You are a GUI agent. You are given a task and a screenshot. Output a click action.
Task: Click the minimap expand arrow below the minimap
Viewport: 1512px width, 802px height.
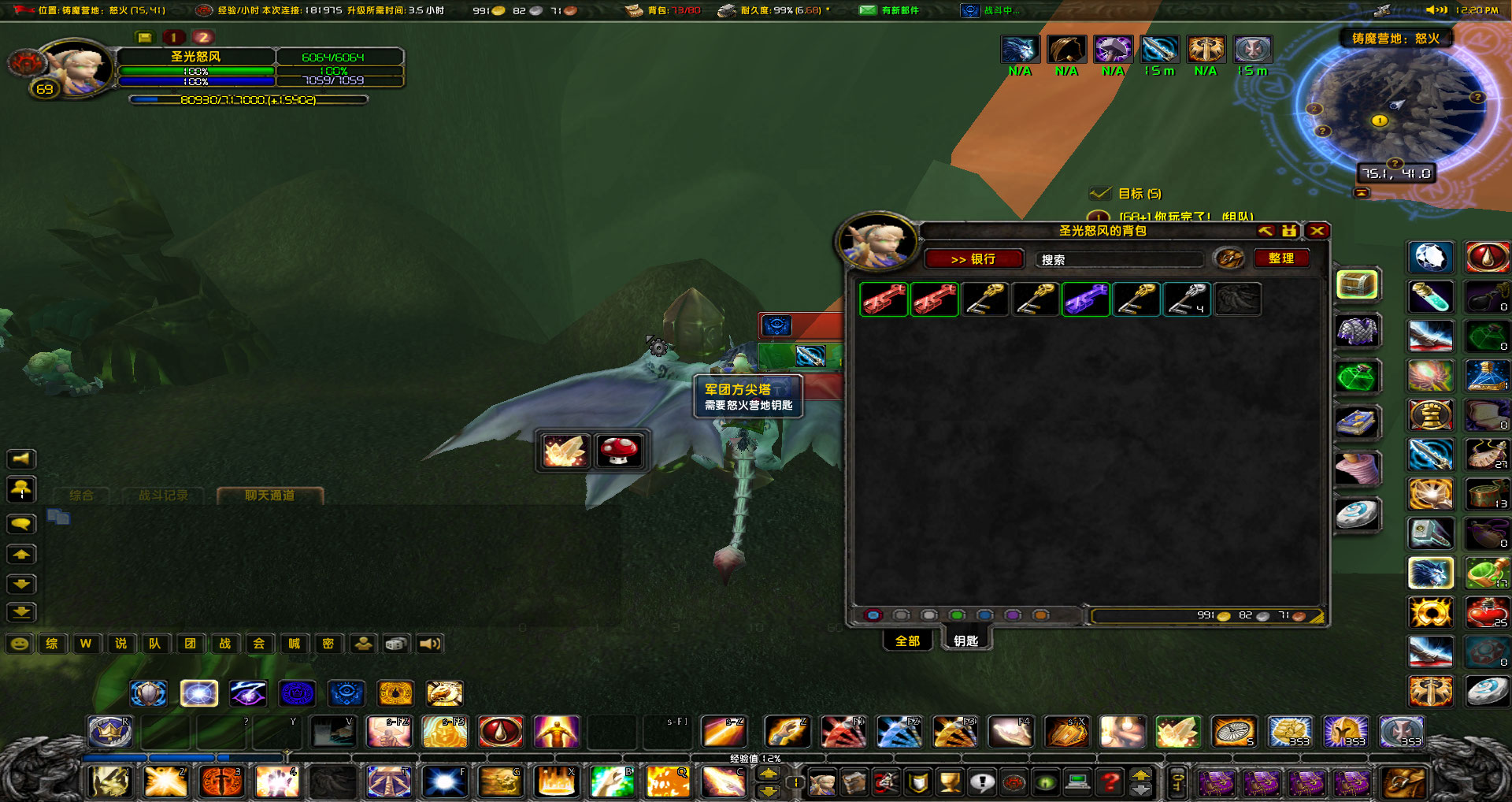pos(1360,191)
